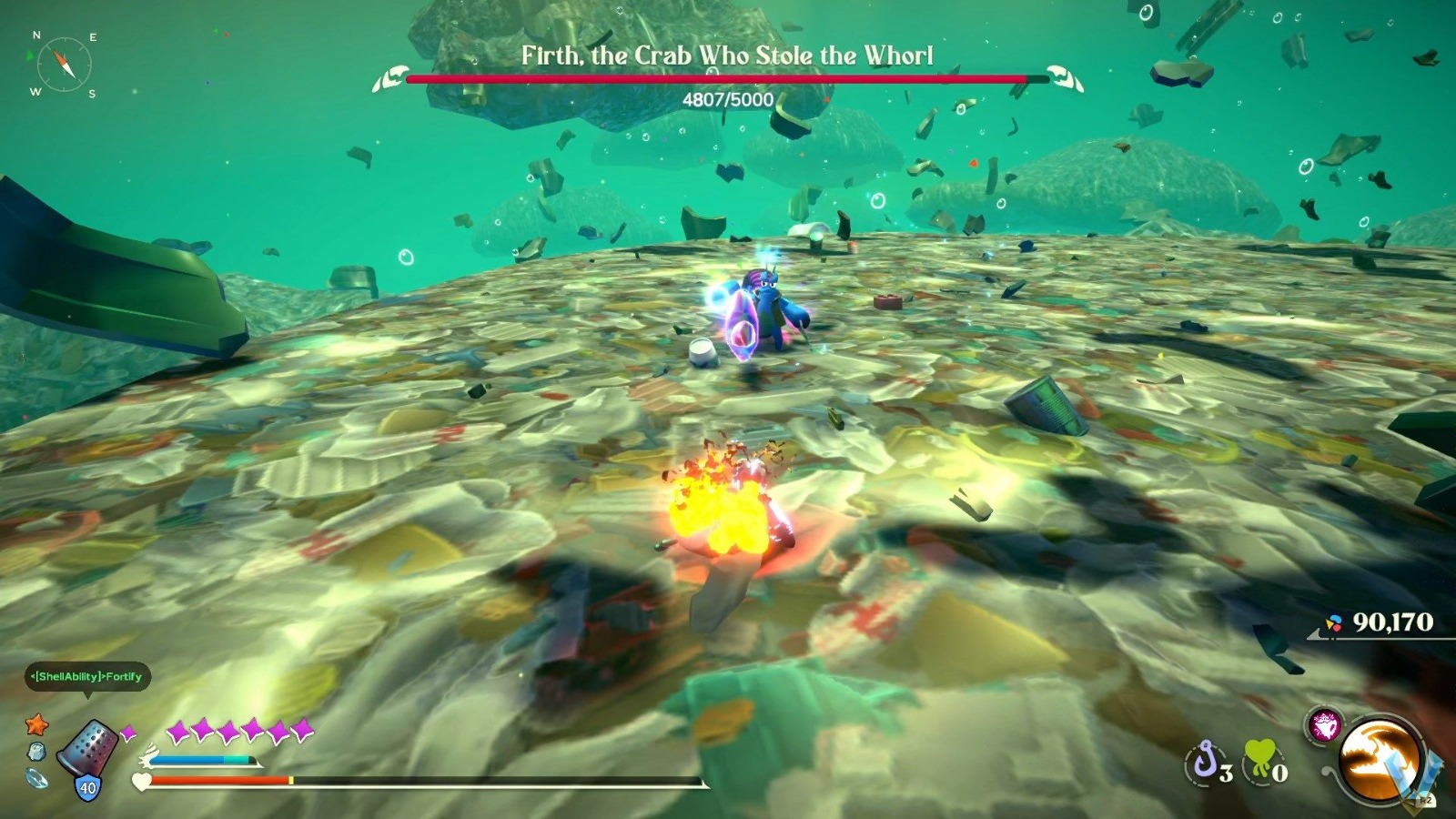Image resolution: width=1456 pixels, height=819 pixels.
Task: Click the boss name Firth title text
Action: 728,55
